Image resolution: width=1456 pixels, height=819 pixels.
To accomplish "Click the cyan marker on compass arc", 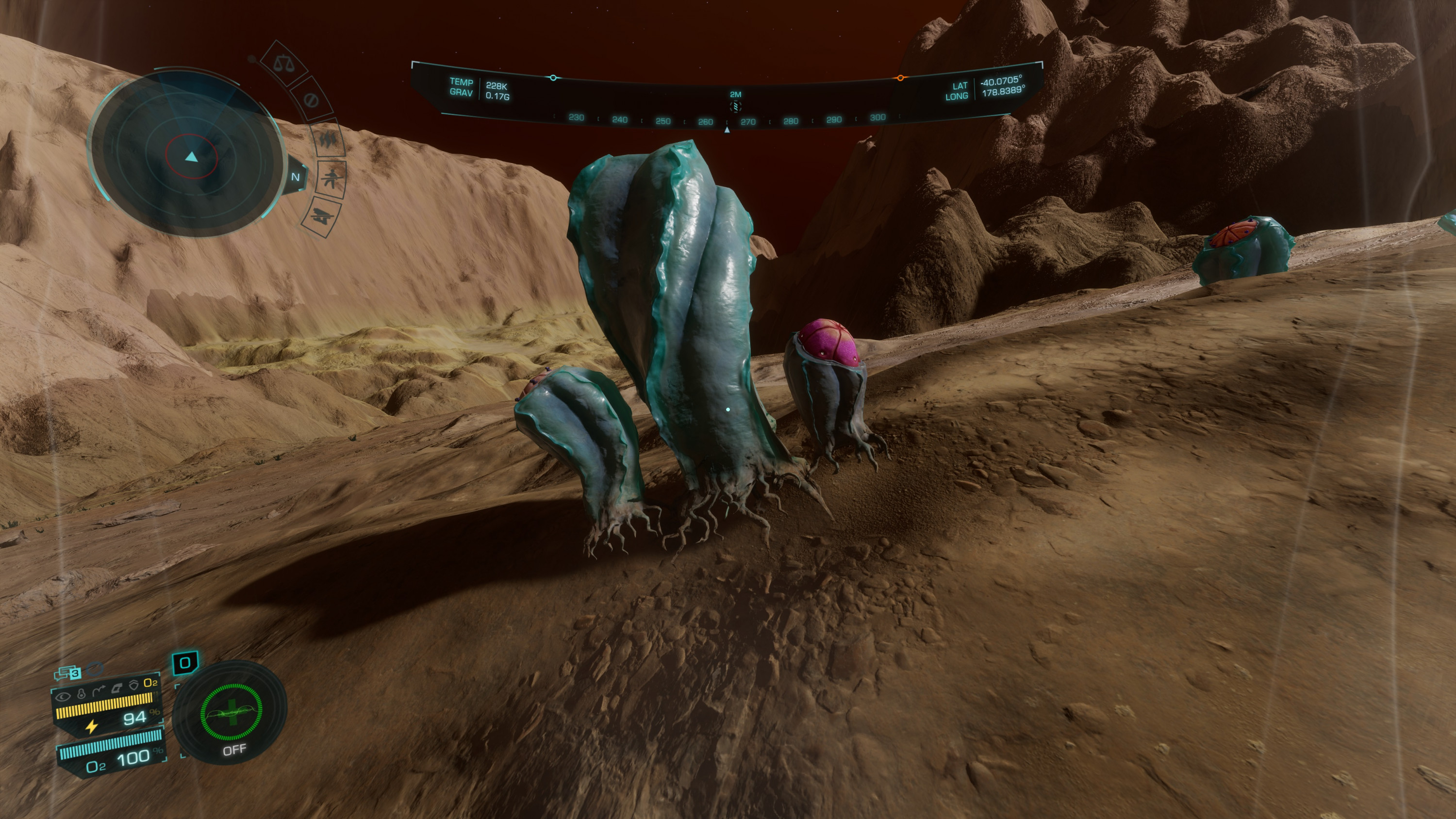I will click(x=553, y=78).
